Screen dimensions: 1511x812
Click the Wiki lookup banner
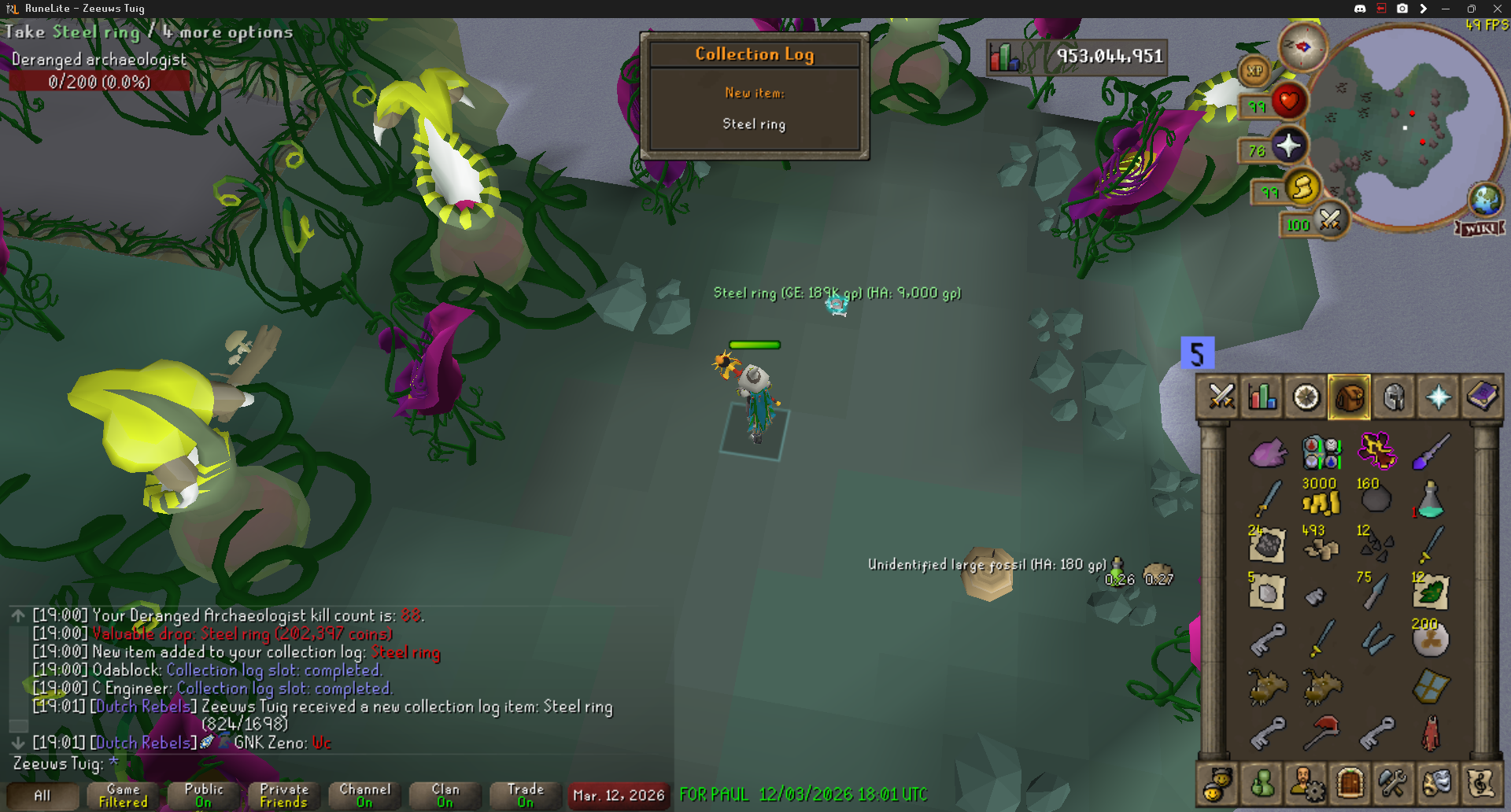pyautogui.click(x=1480, y=228)
